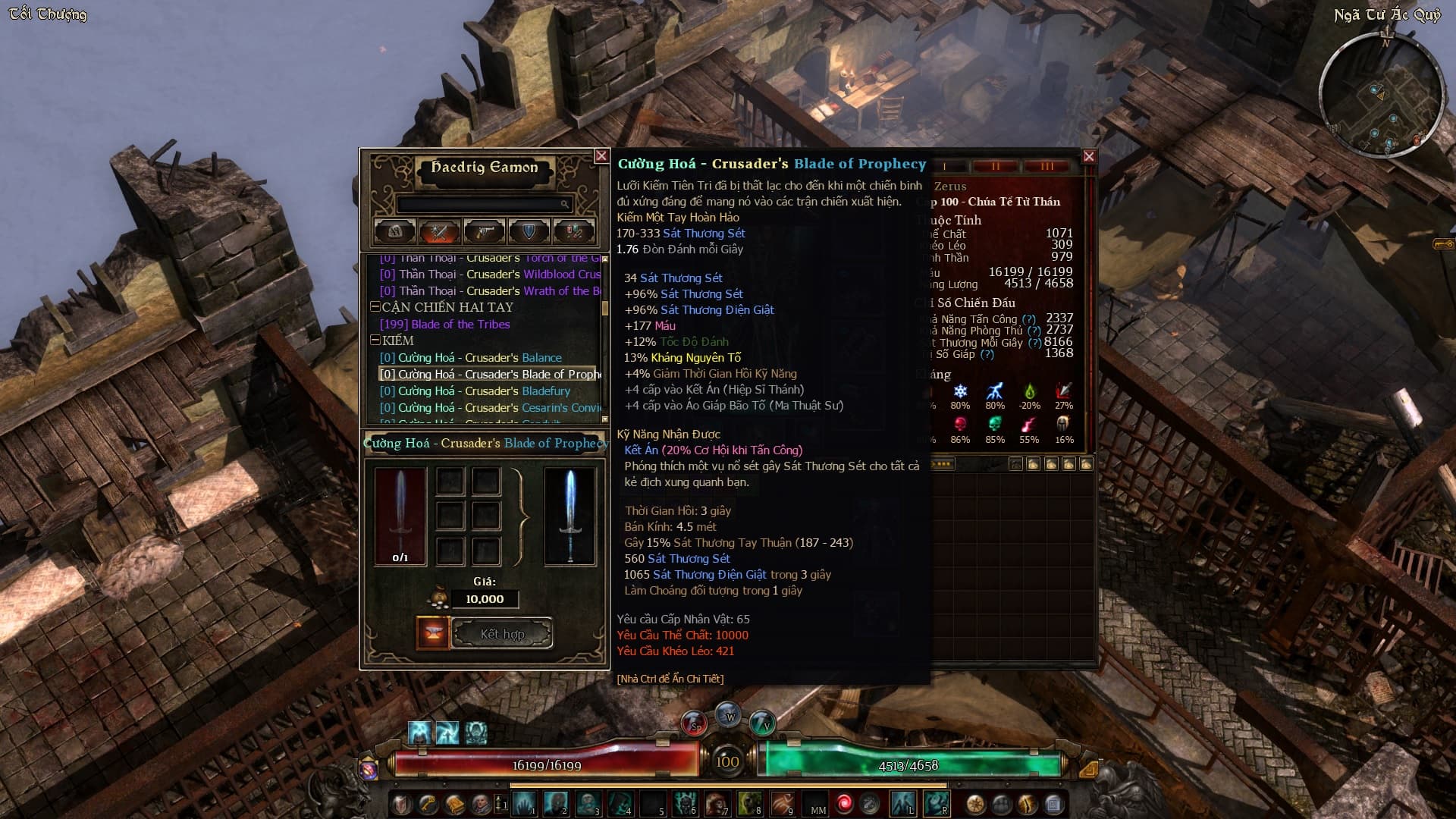Image resolution: width=1456 pixels, height=819 pixels.
Task: Open the golden quest book
Action: point(455,803)
